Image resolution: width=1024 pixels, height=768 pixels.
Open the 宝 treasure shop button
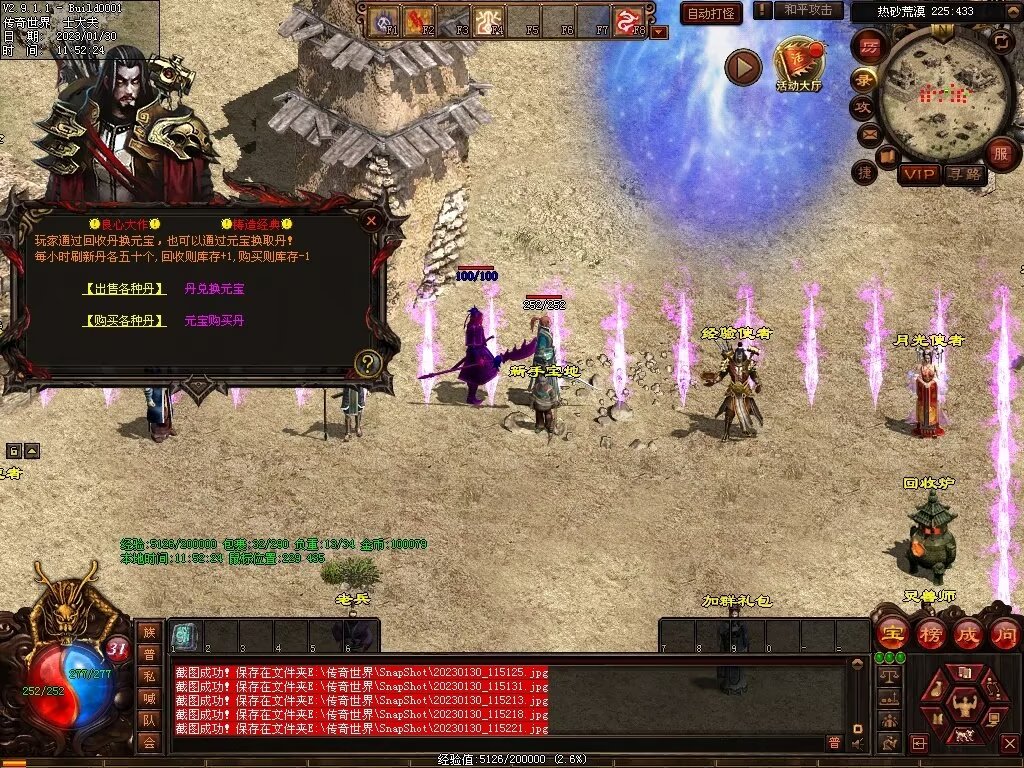[891, 634]
